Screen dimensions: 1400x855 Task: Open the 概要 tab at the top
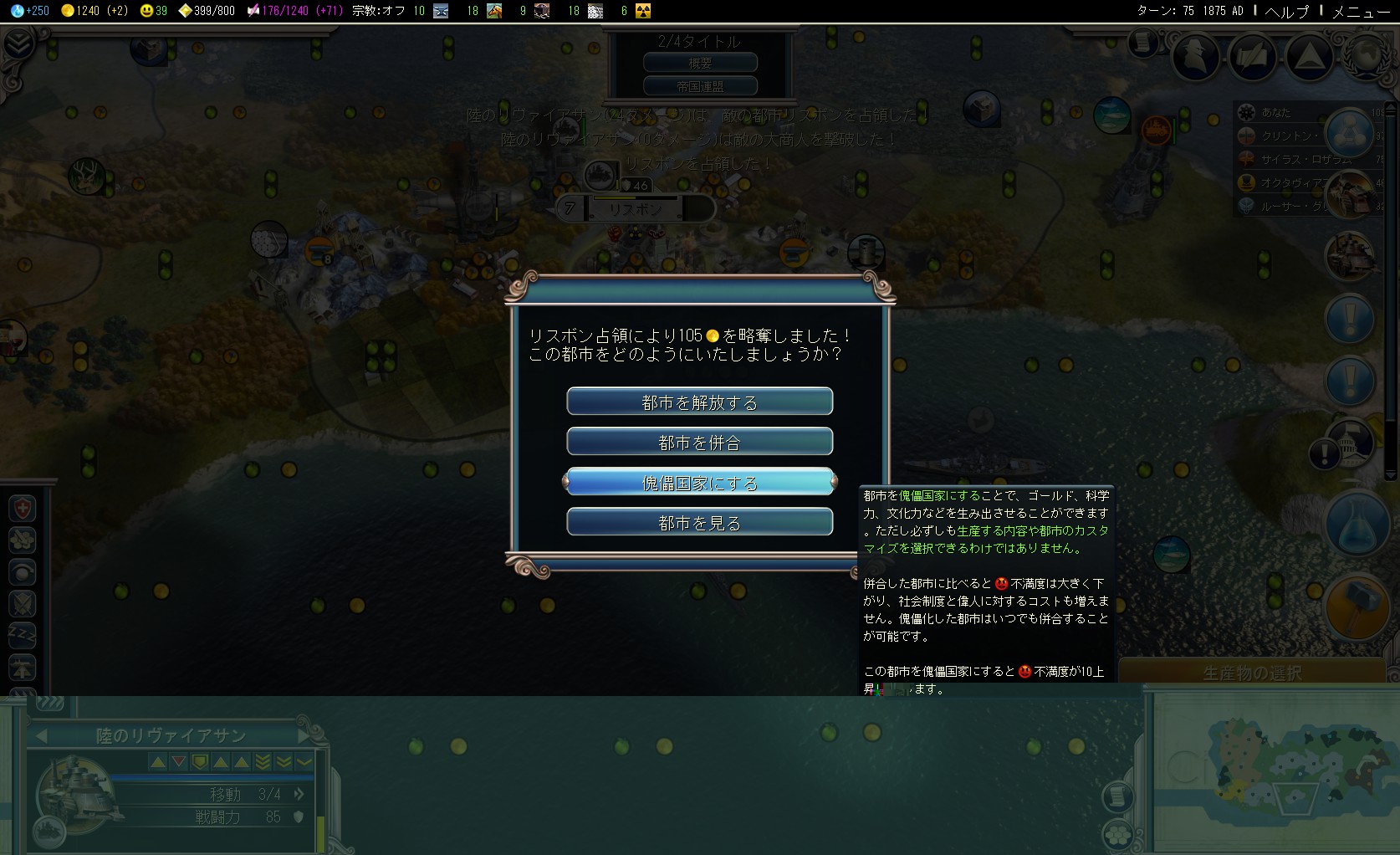(700, 61)
